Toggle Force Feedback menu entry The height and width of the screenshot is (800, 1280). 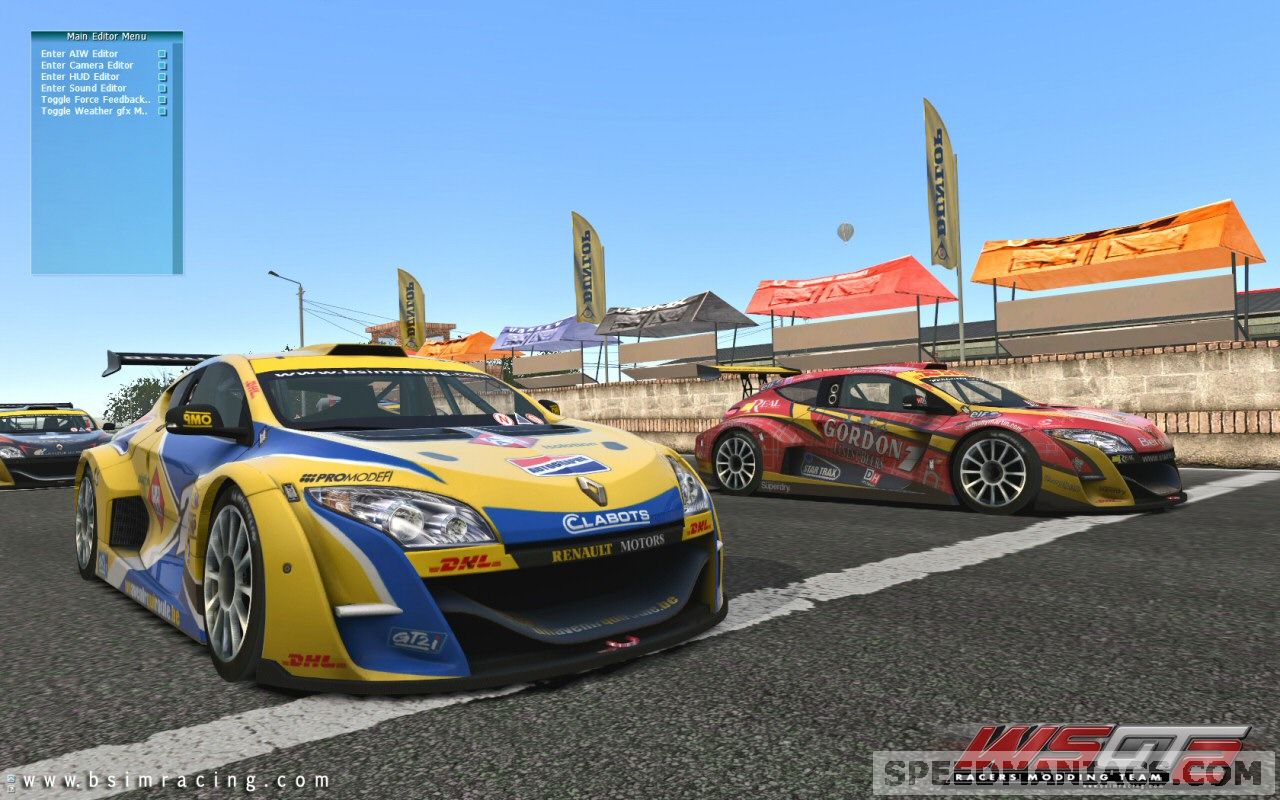pos(96,100)
